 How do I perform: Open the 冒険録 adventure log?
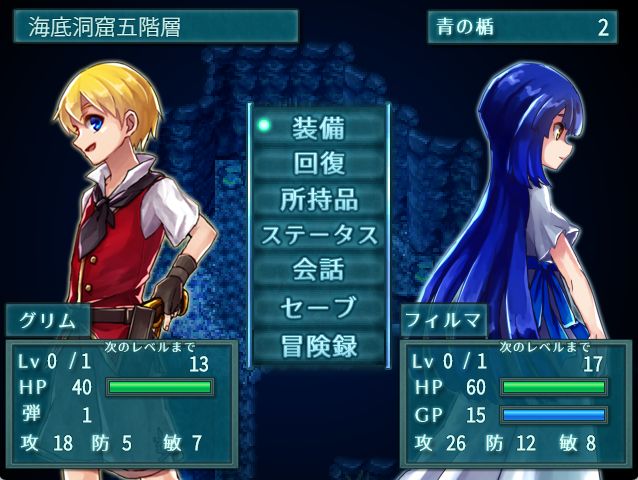point(318,345)
